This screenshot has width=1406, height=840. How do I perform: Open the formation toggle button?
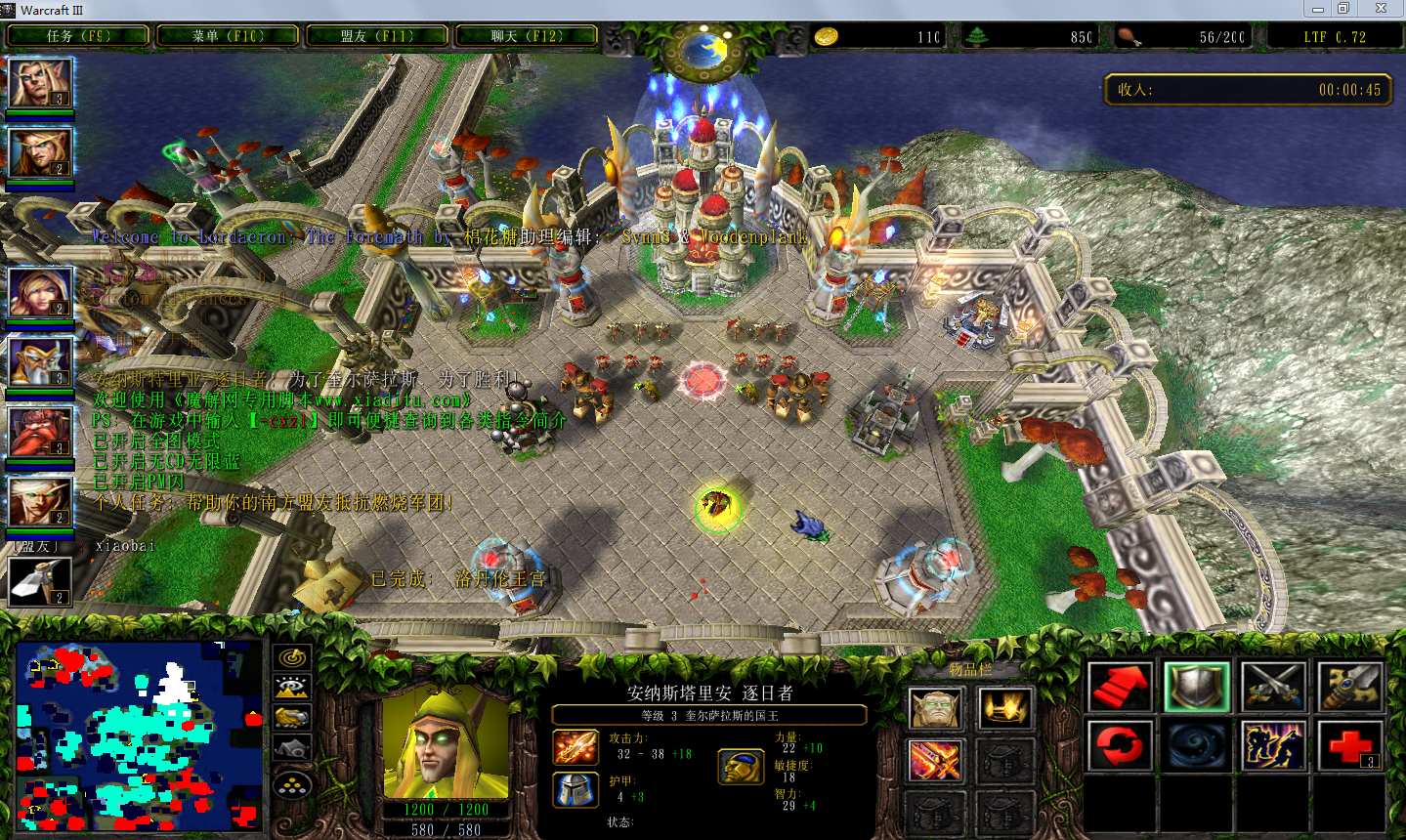(292, 784)
